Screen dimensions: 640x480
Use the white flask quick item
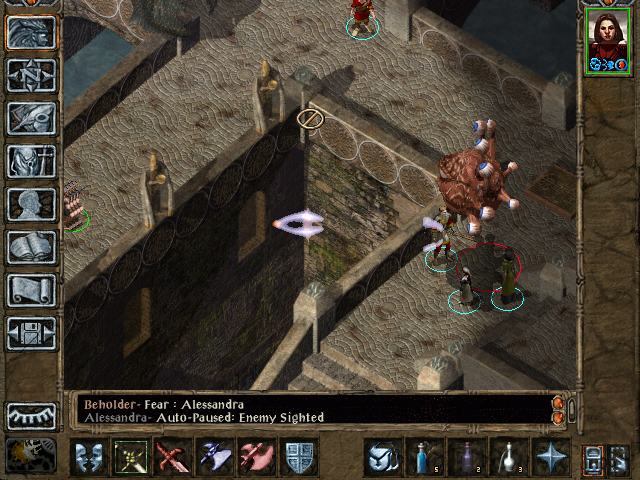pos(508,458)
